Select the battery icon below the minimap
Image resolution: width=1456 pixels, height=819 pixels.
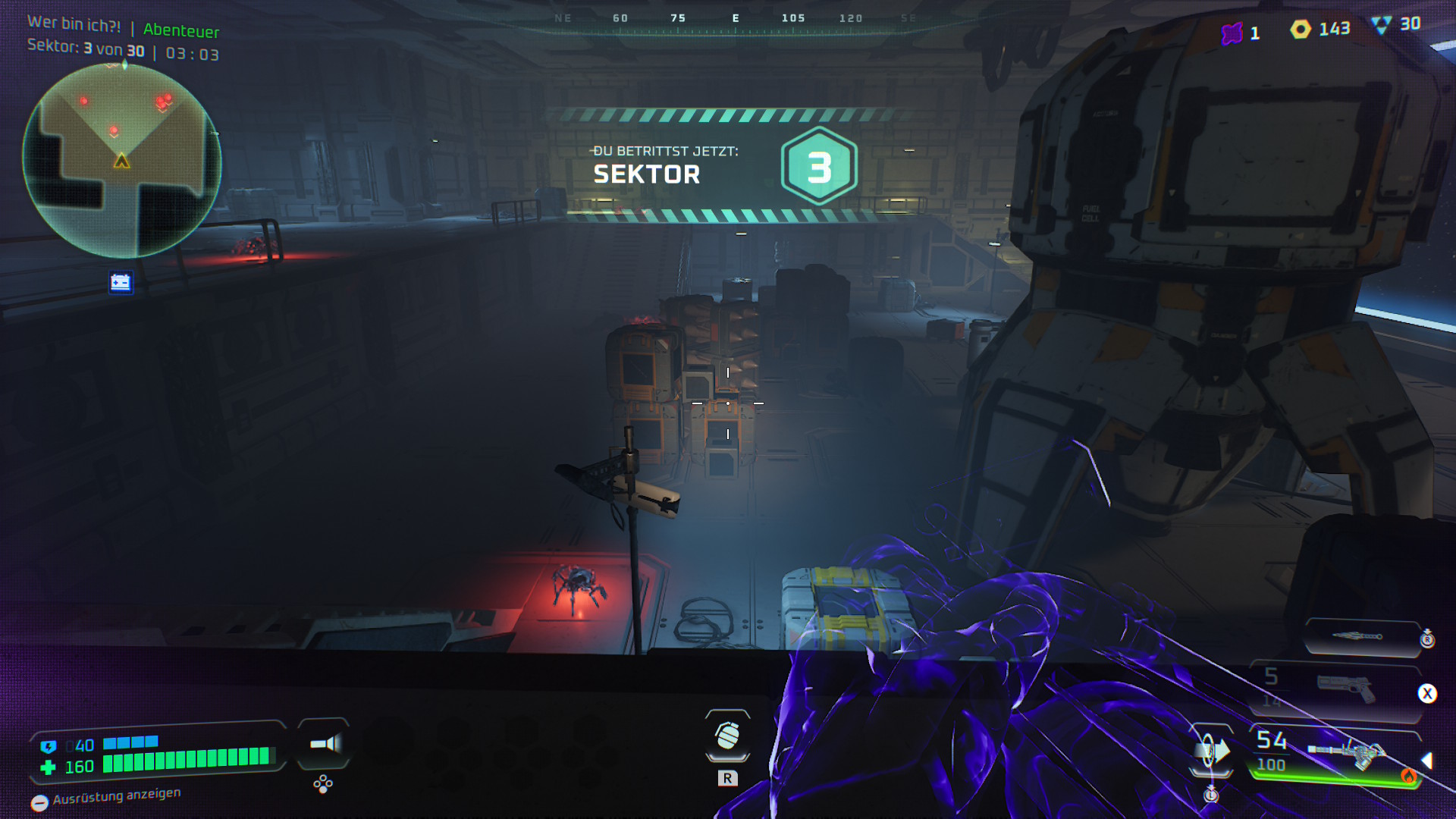click(121, 283)
